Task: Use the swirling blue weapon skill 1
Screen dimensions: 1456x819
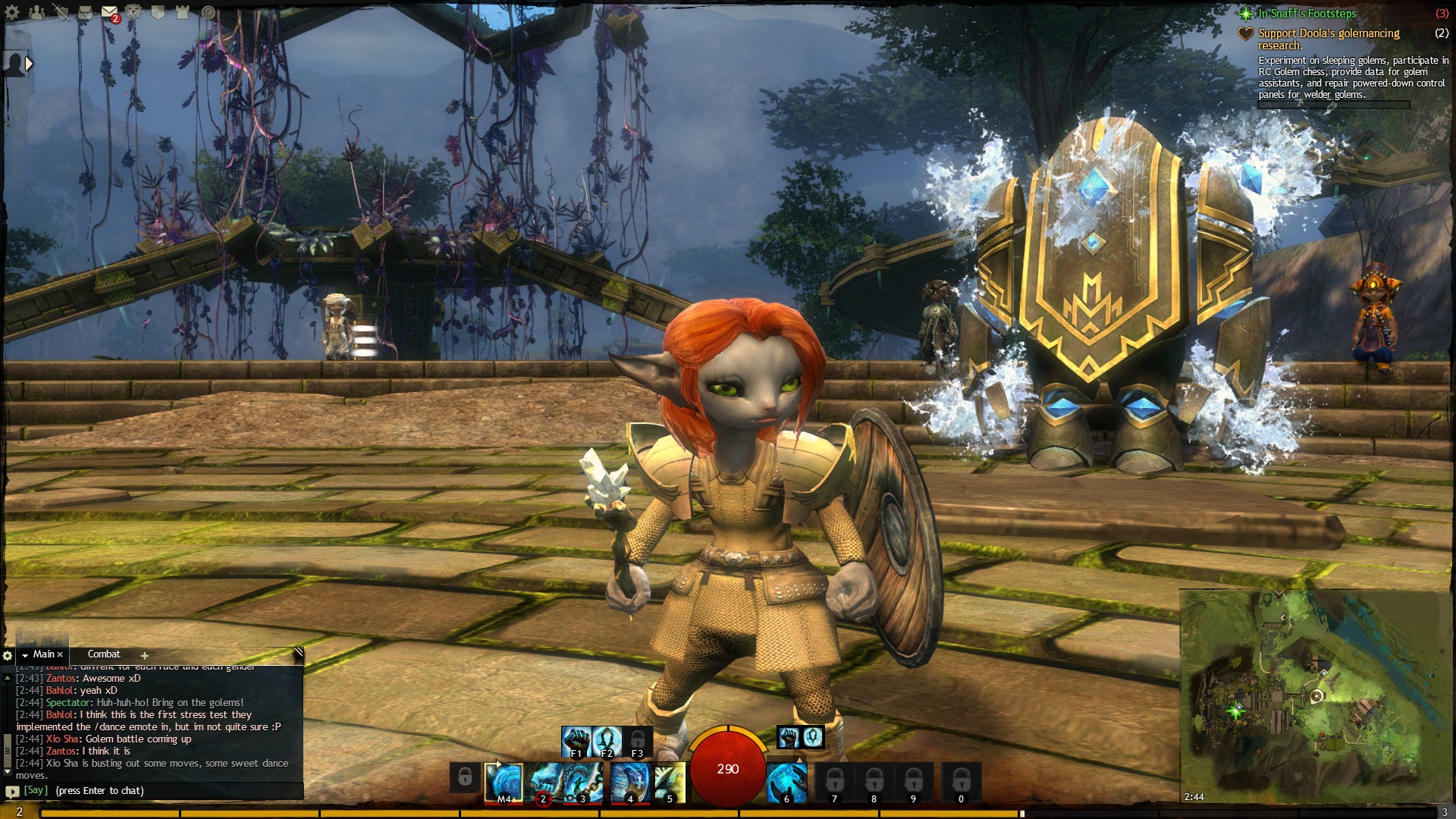Action: (x=504, y=782)
